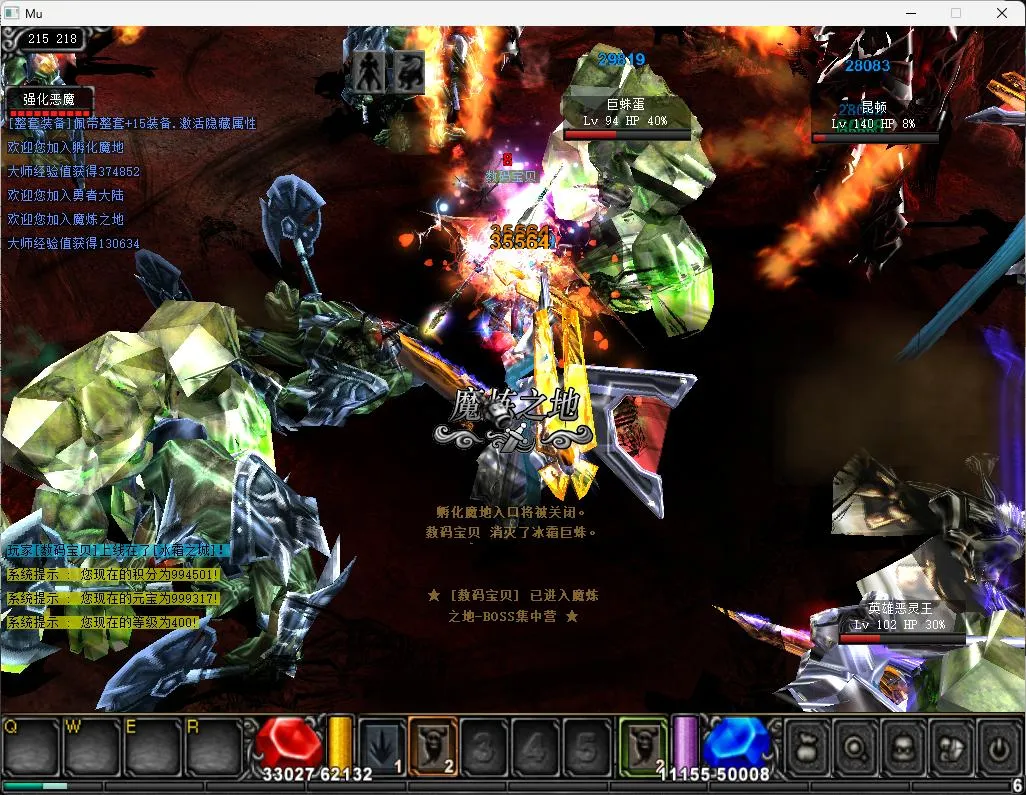Click the 强化恶魔 pet status label

coord(50,100)
